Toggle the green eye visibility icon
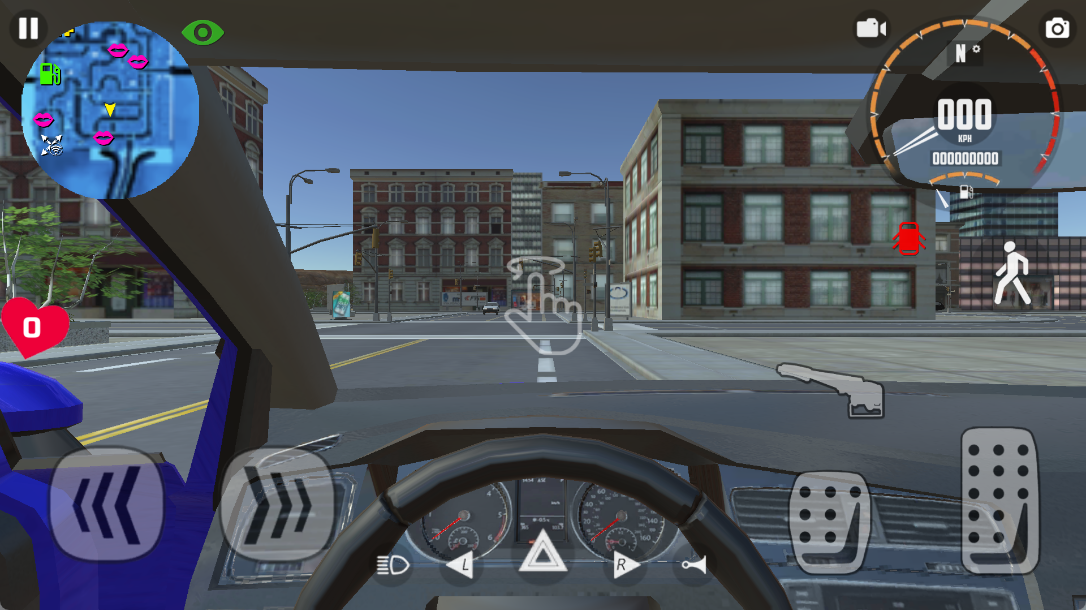The width and height of the screenshot is (1086, 610). pos(203,33)
